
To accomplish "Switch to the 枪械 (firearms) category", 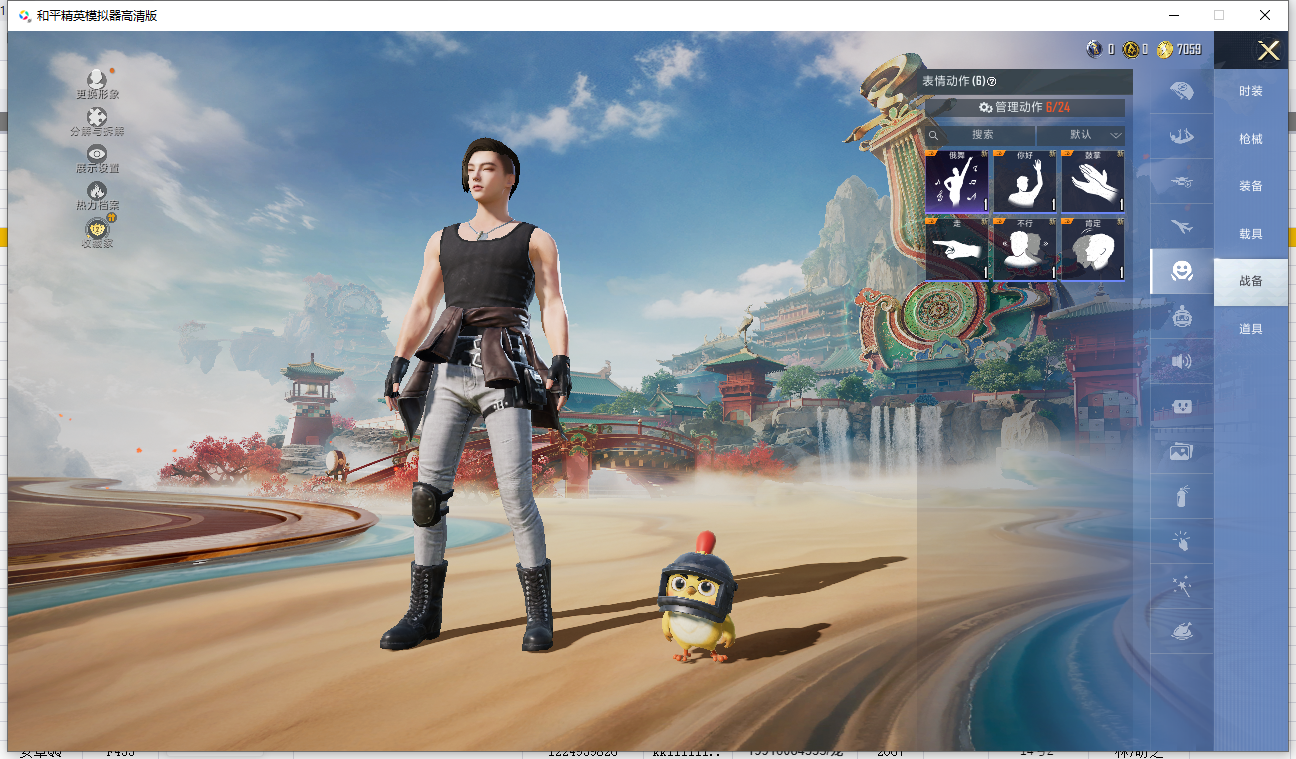I will pyautogui.click(x=1250, y=139).
